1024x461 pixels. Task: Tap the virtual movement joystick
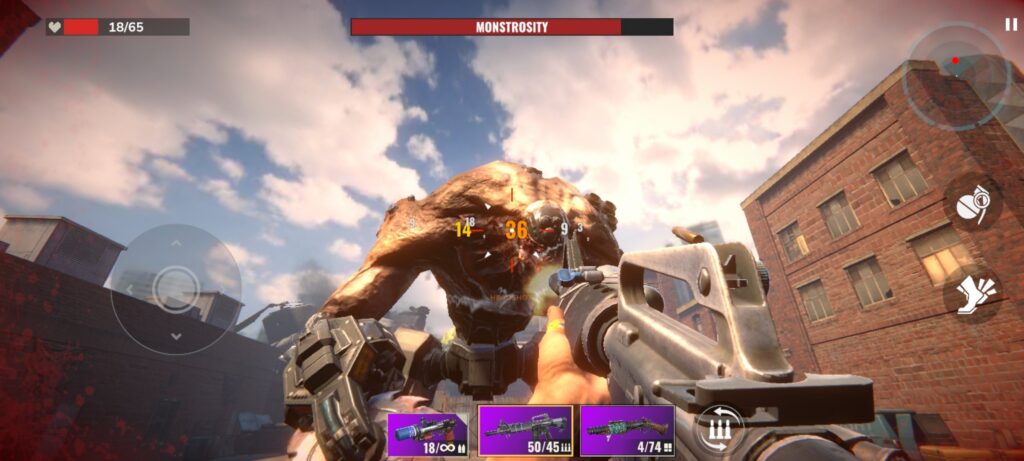click(175, 289)
